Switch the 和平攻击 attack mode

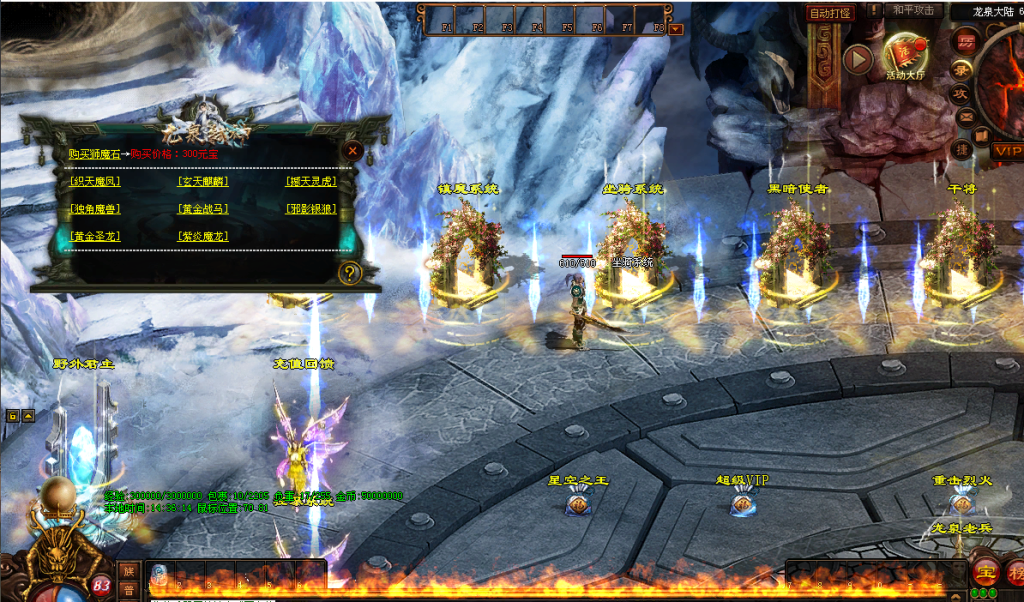point(913,11)
